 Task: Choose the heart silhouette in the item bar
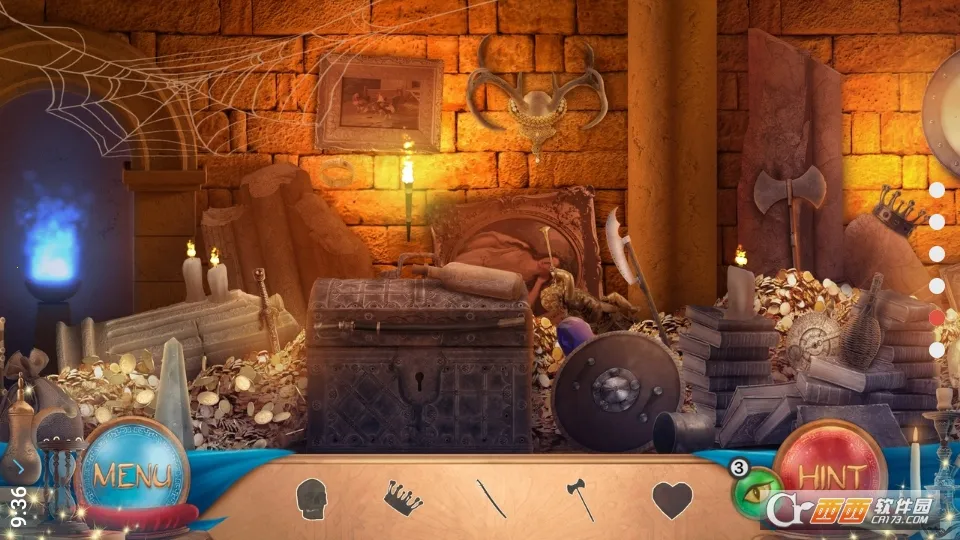[672, 498]
